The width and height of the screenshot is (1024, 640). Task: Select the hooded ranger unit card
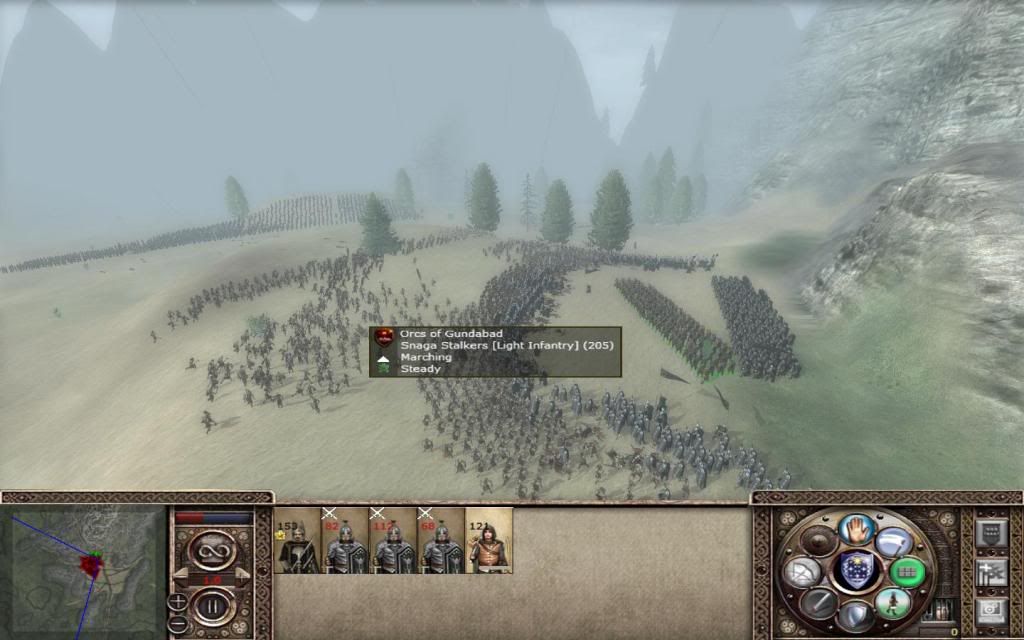489,541
